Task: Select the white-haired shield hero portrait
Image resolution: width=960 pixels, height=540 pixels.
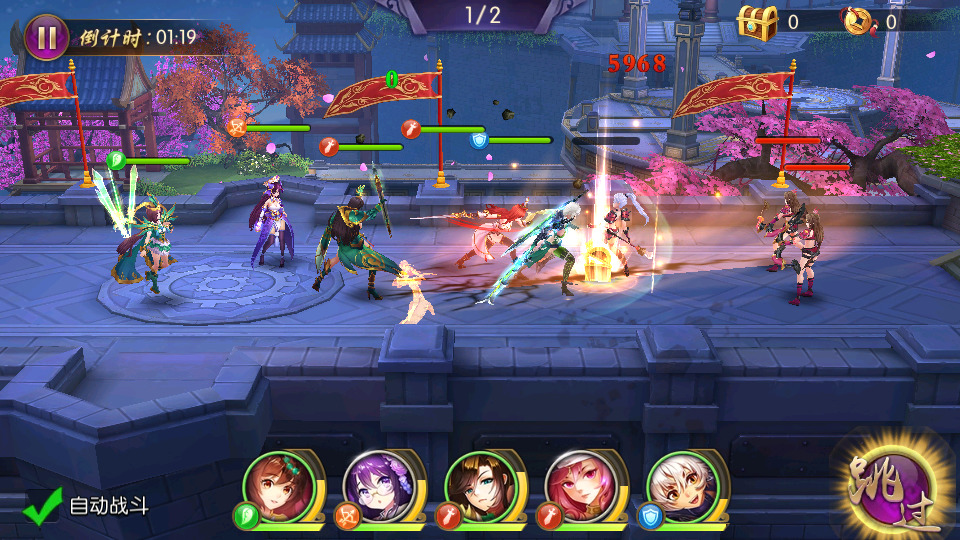Action: pos(686,489)
